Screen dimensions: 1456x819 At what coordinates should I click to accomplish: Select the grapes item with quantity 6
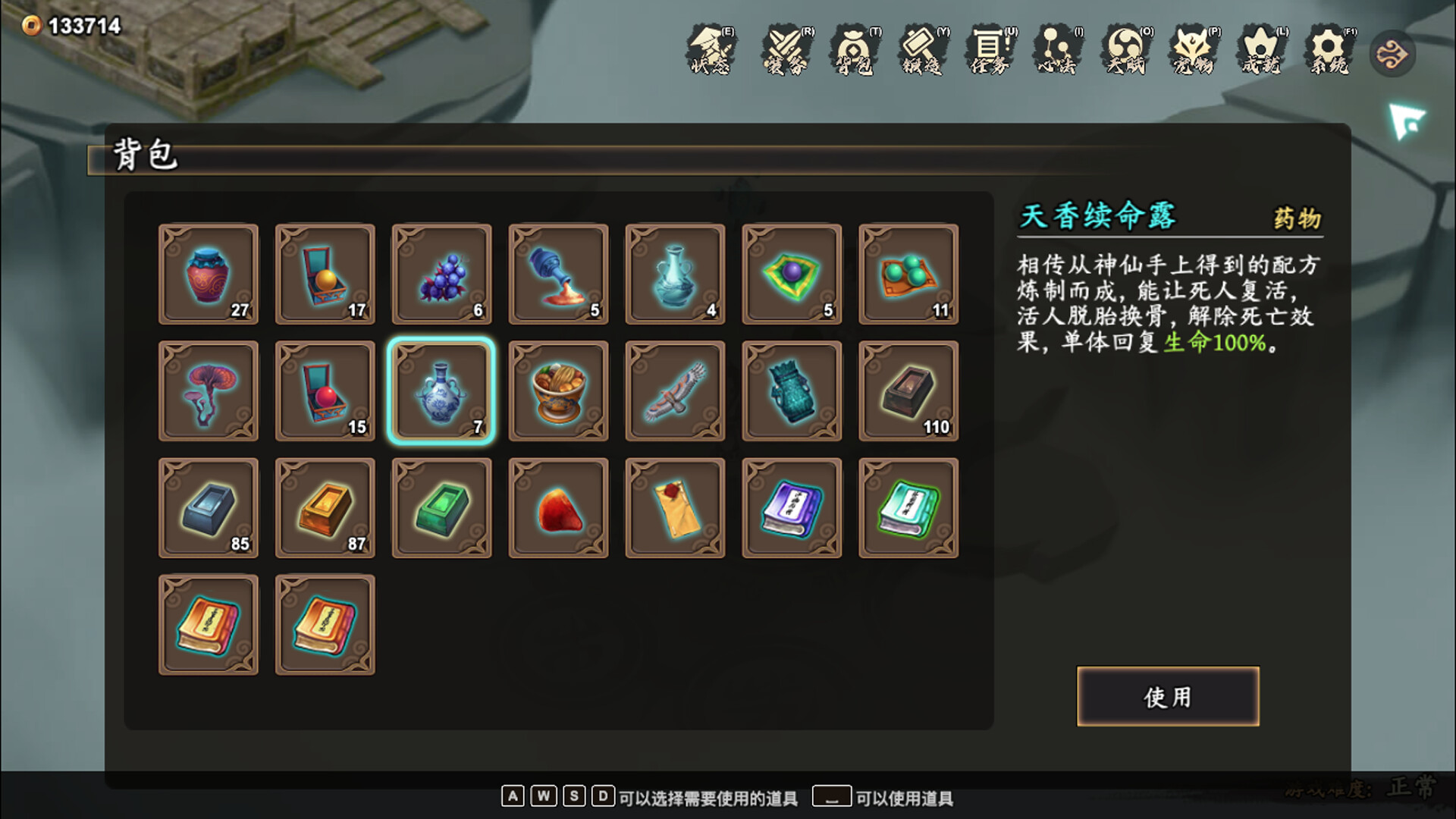click(x=441, y=275)
